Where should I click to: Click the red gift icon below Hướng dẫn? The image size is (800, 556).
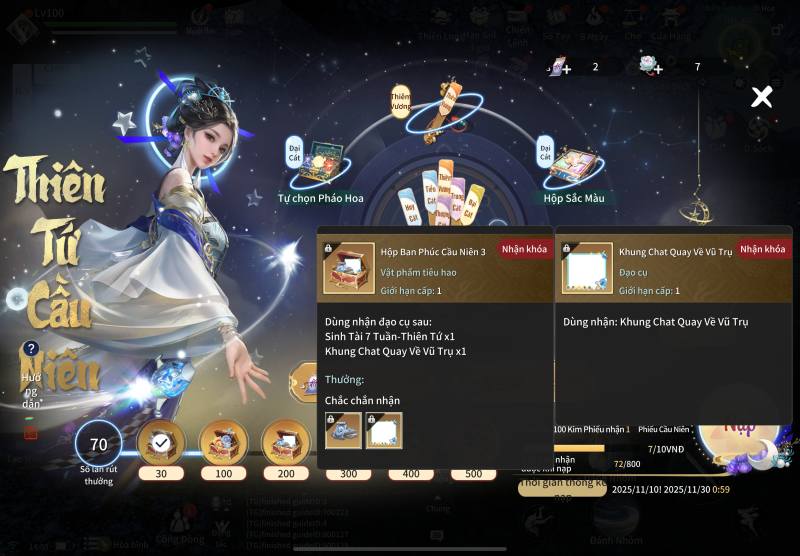(x=31, y=432)
